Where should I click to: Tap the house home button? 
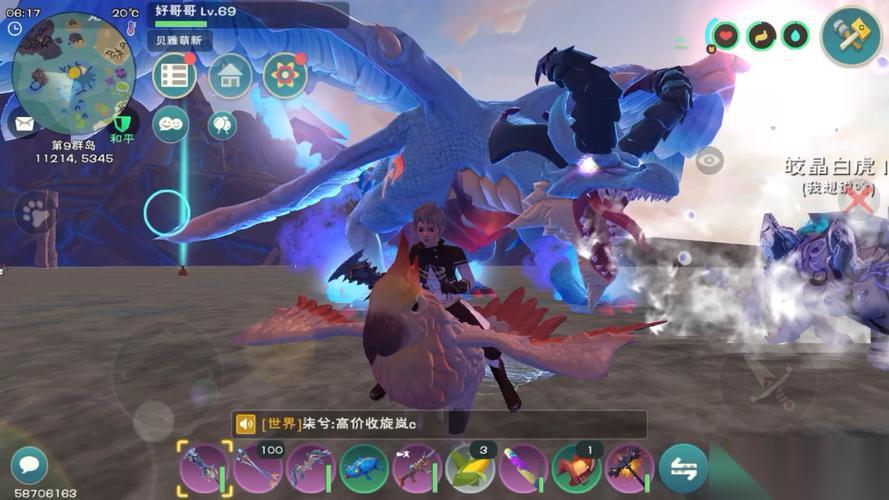230,76
